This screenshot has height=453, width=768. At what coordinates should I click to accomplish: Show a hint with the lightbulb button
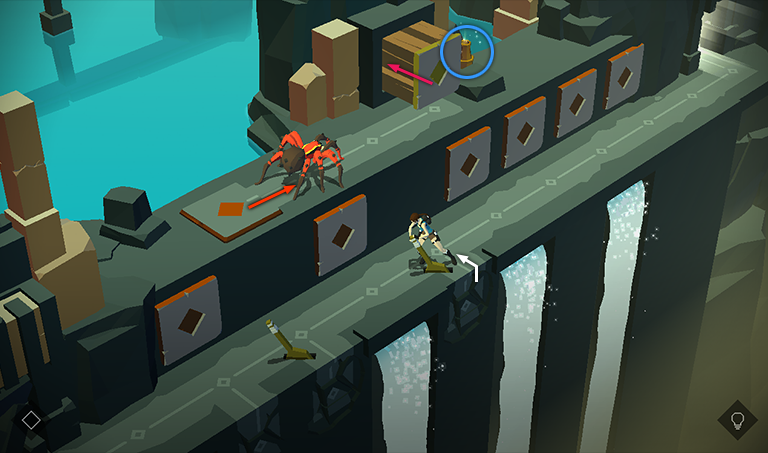point(738,420)
